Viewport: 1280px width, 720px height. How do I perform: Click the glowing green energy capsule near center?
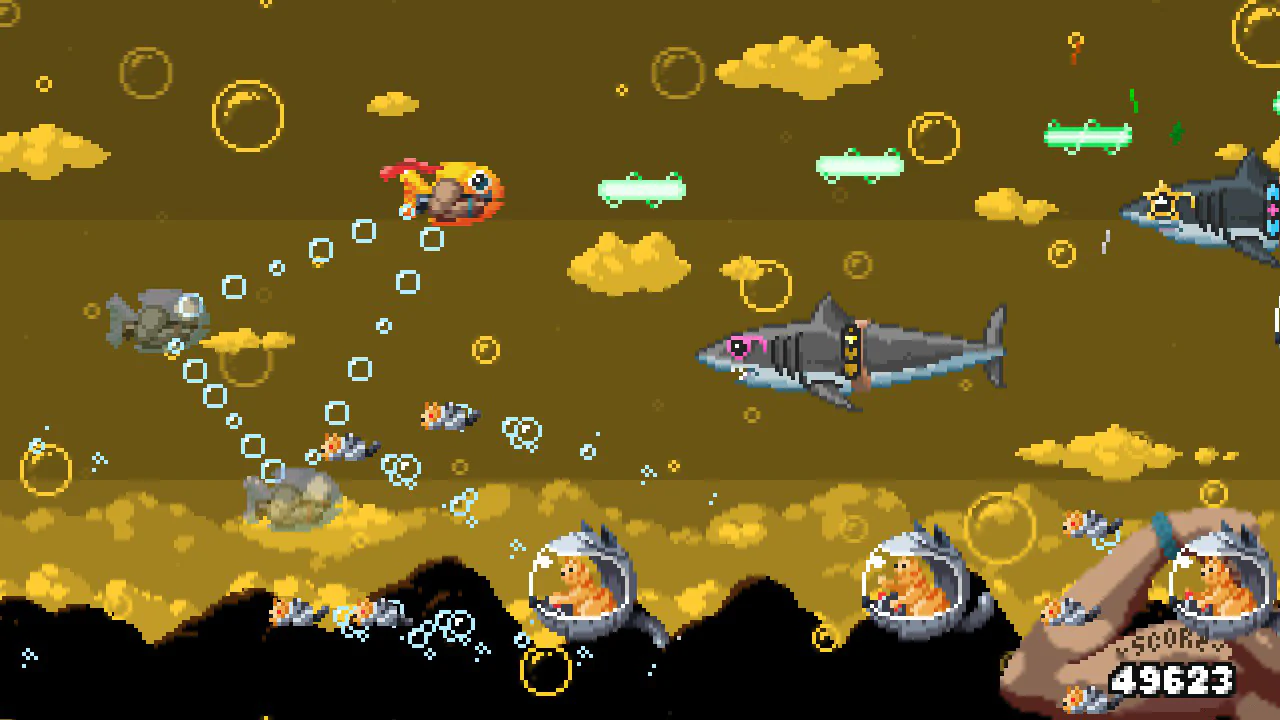coord(642,190)
